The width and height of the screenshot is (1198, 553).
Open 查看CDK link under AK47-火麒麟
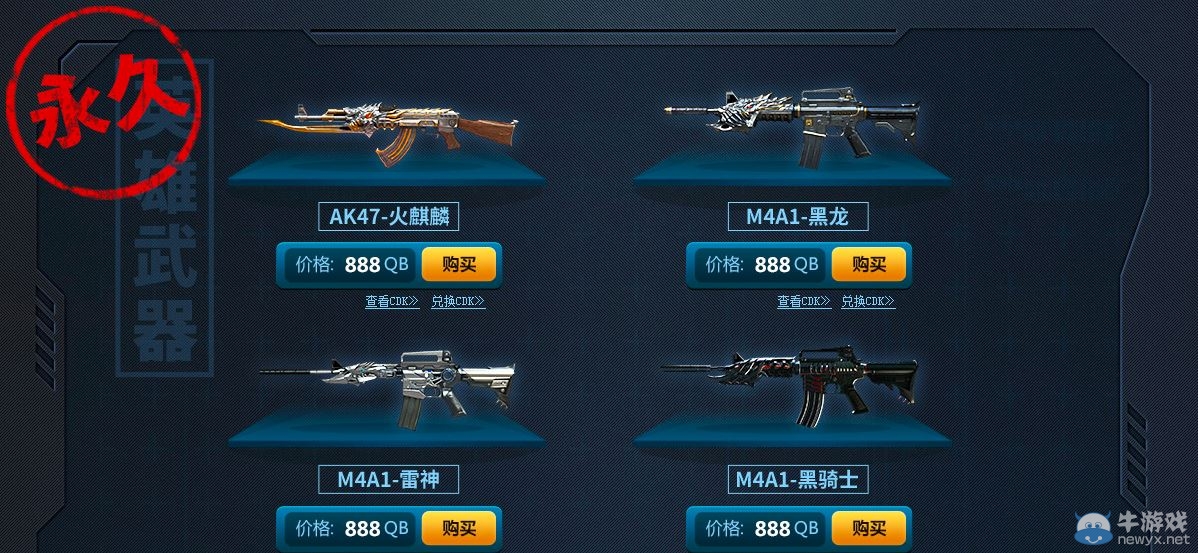[392, 301]
